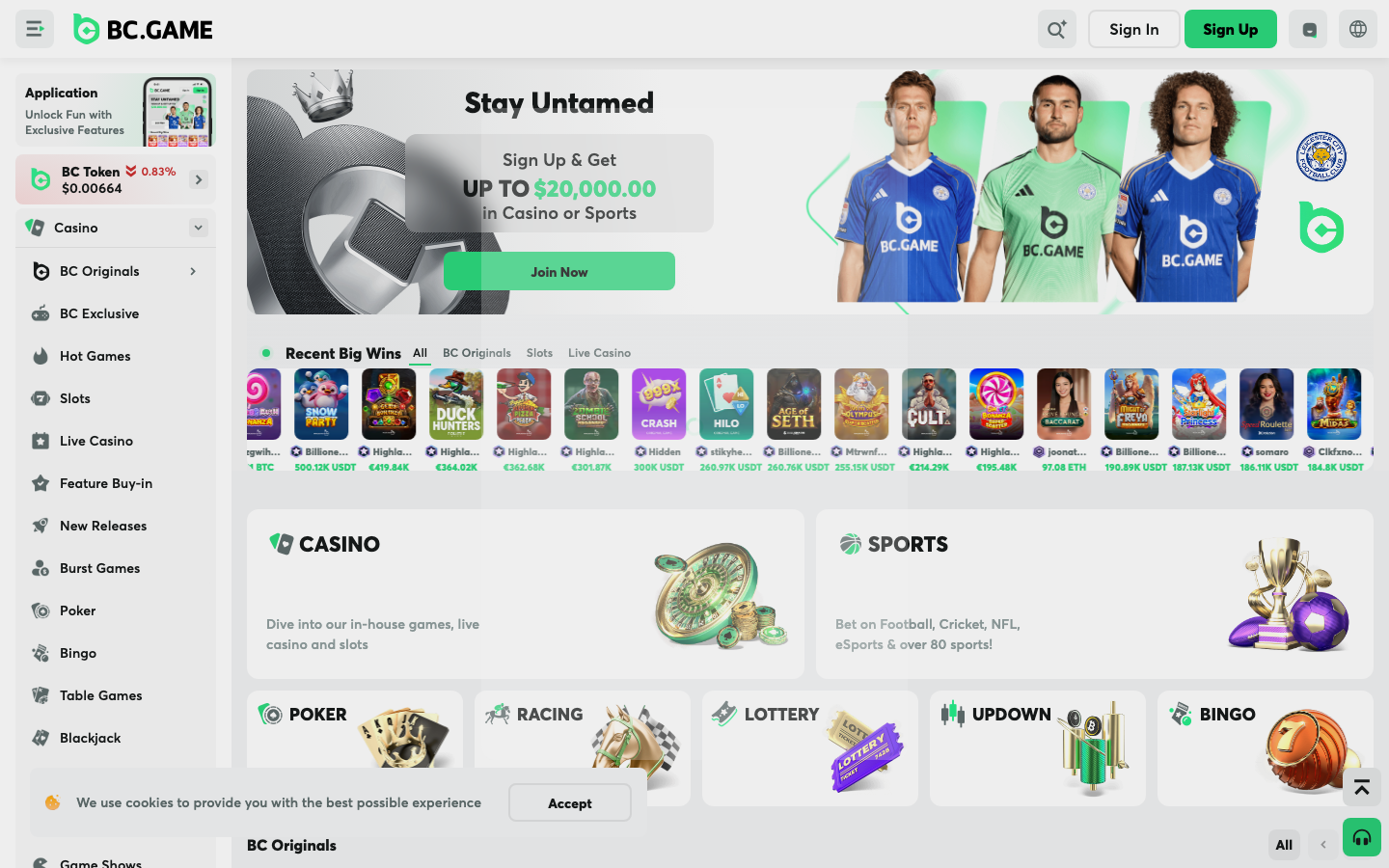Click the Sign In button

point(1133,29)
